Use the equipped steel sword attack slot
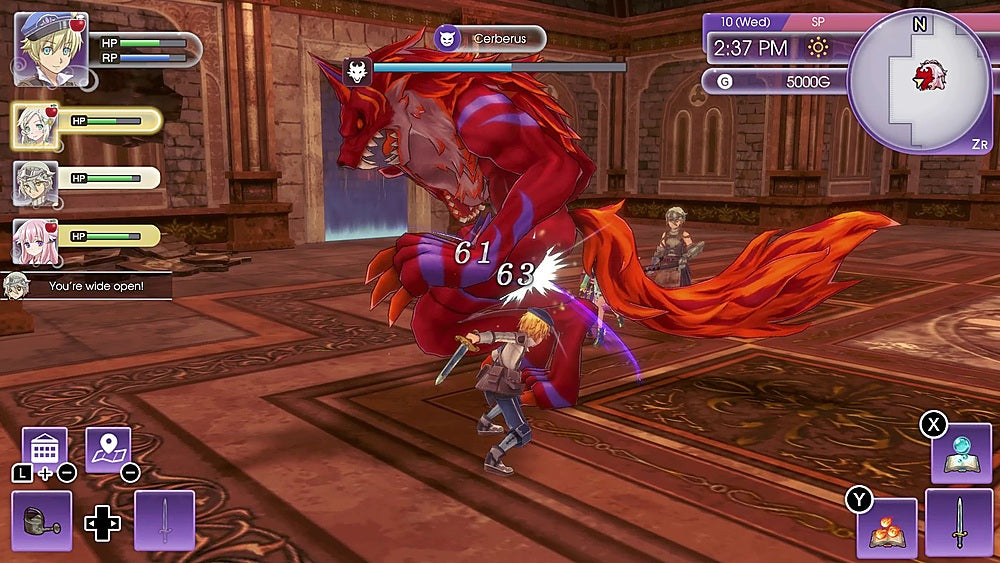1000x563 pixels. pyautogui.click(x=958, y=522)
